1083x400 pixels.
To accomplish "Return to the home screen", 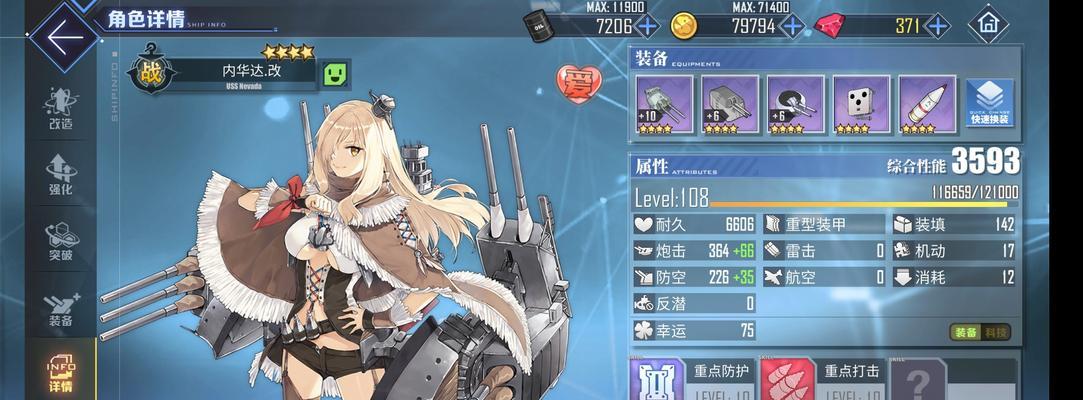I will click(988, 24).
